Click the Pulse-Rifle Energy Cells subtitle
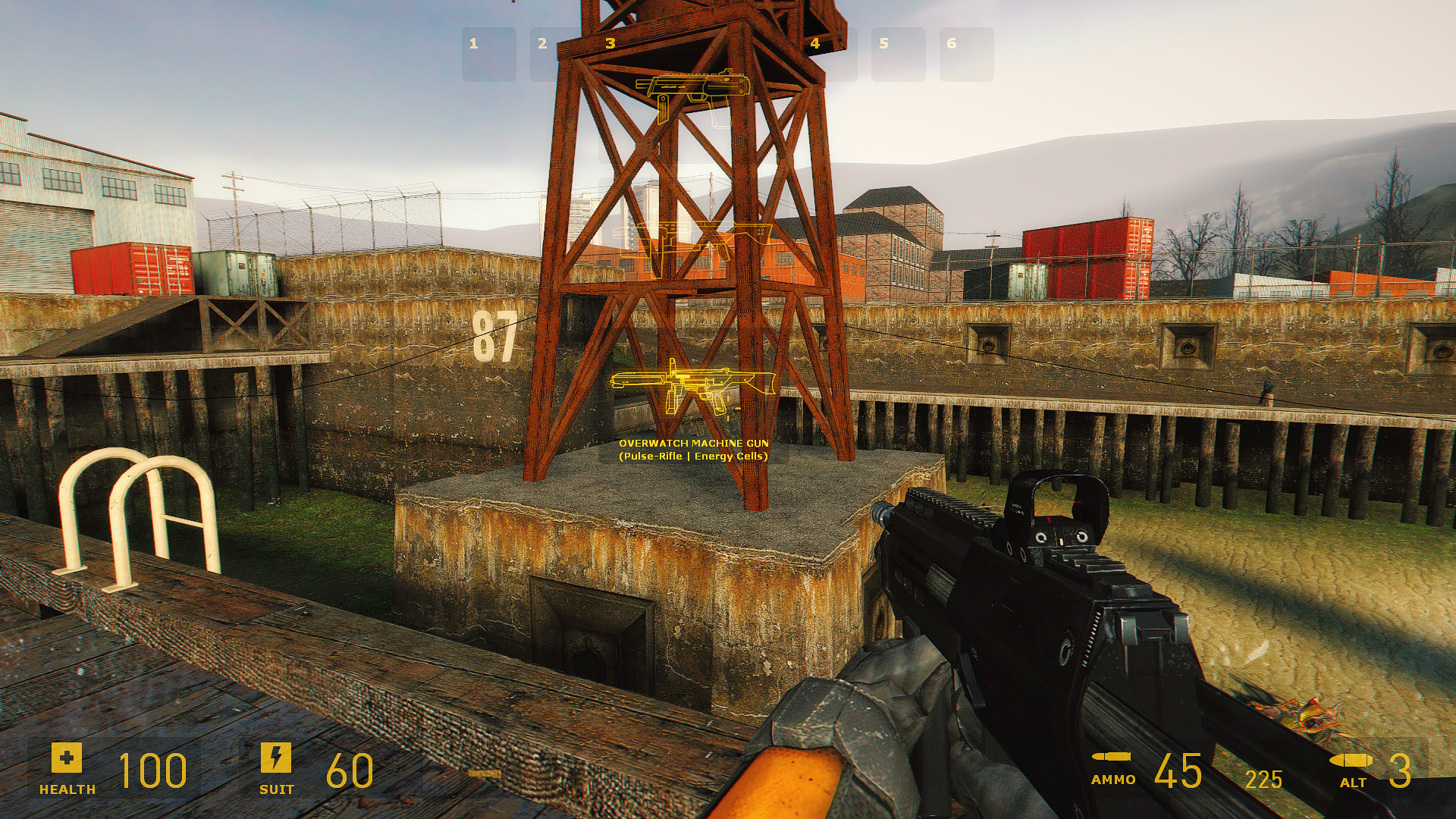The height and width of the screenshot is (819, 1456). click(x=694, y=456)
